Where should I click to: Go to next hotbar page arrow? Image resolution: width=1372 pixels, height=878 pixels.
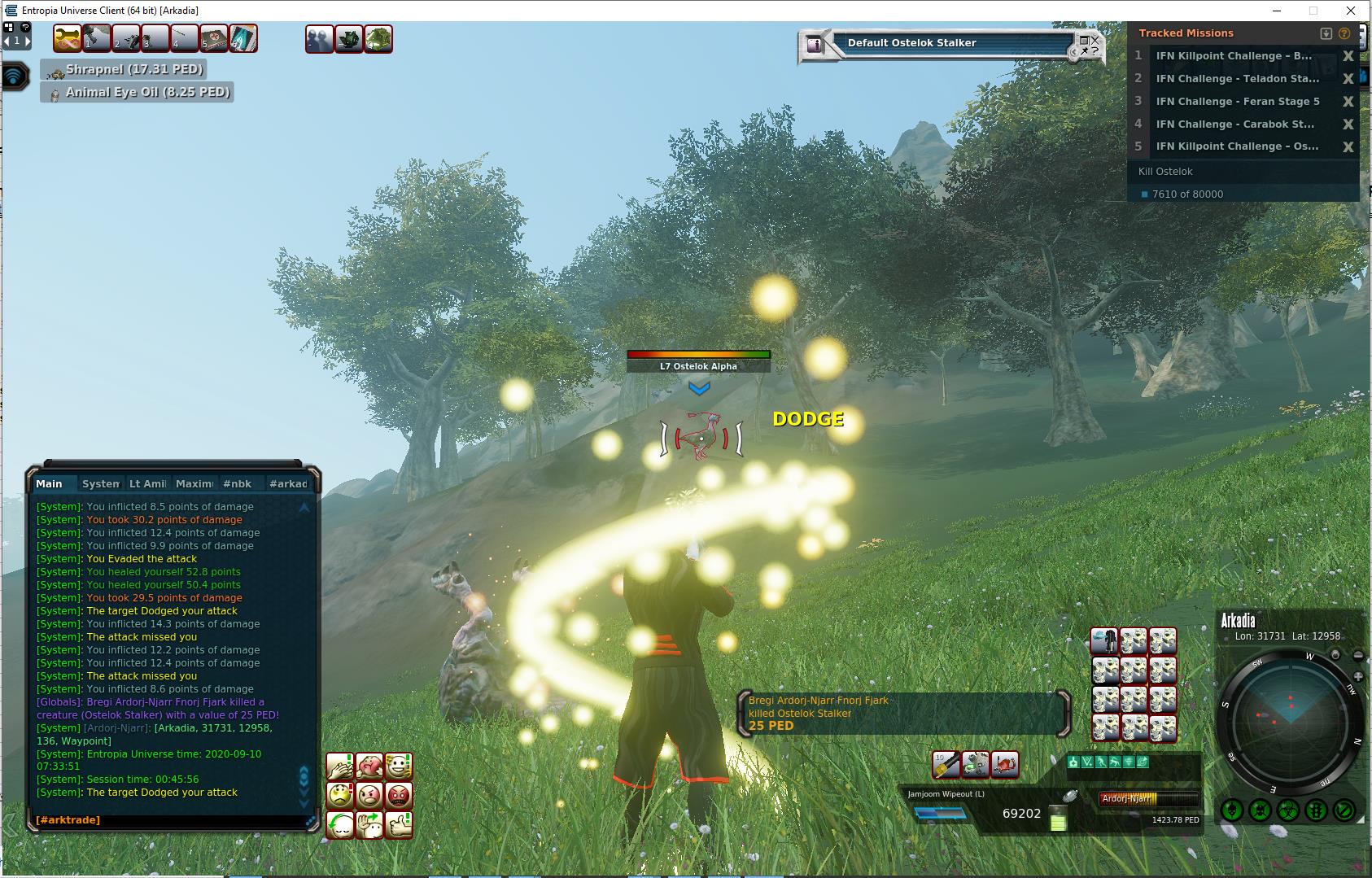pos(27,41)
